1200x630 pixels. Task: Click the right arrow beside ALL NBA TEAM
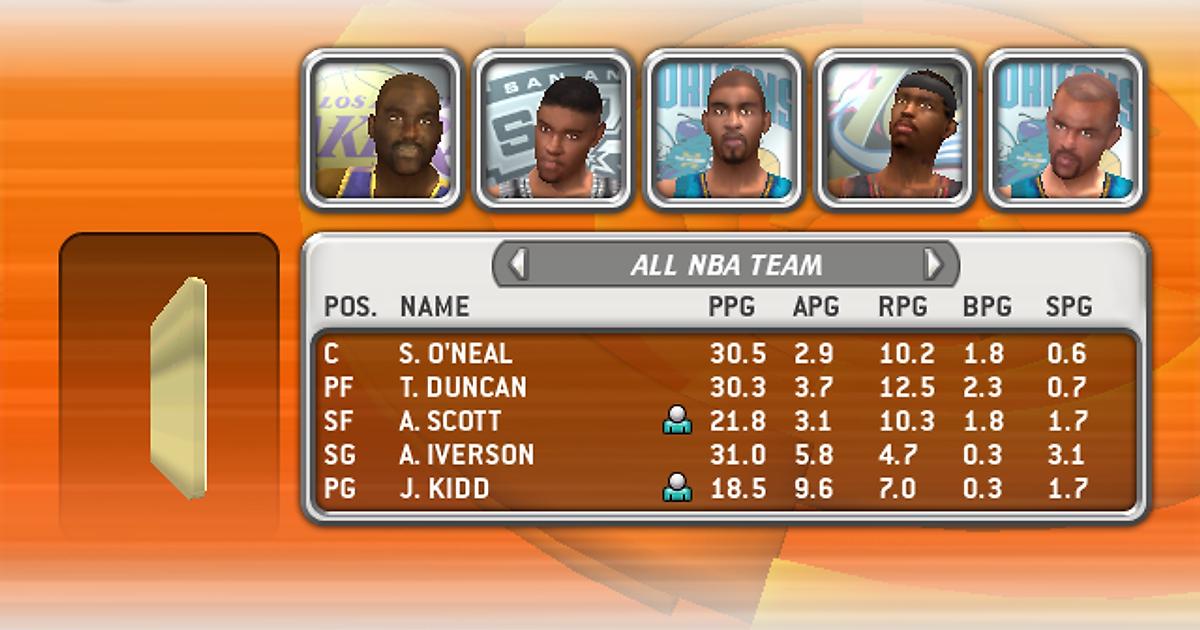click(933, 265)
